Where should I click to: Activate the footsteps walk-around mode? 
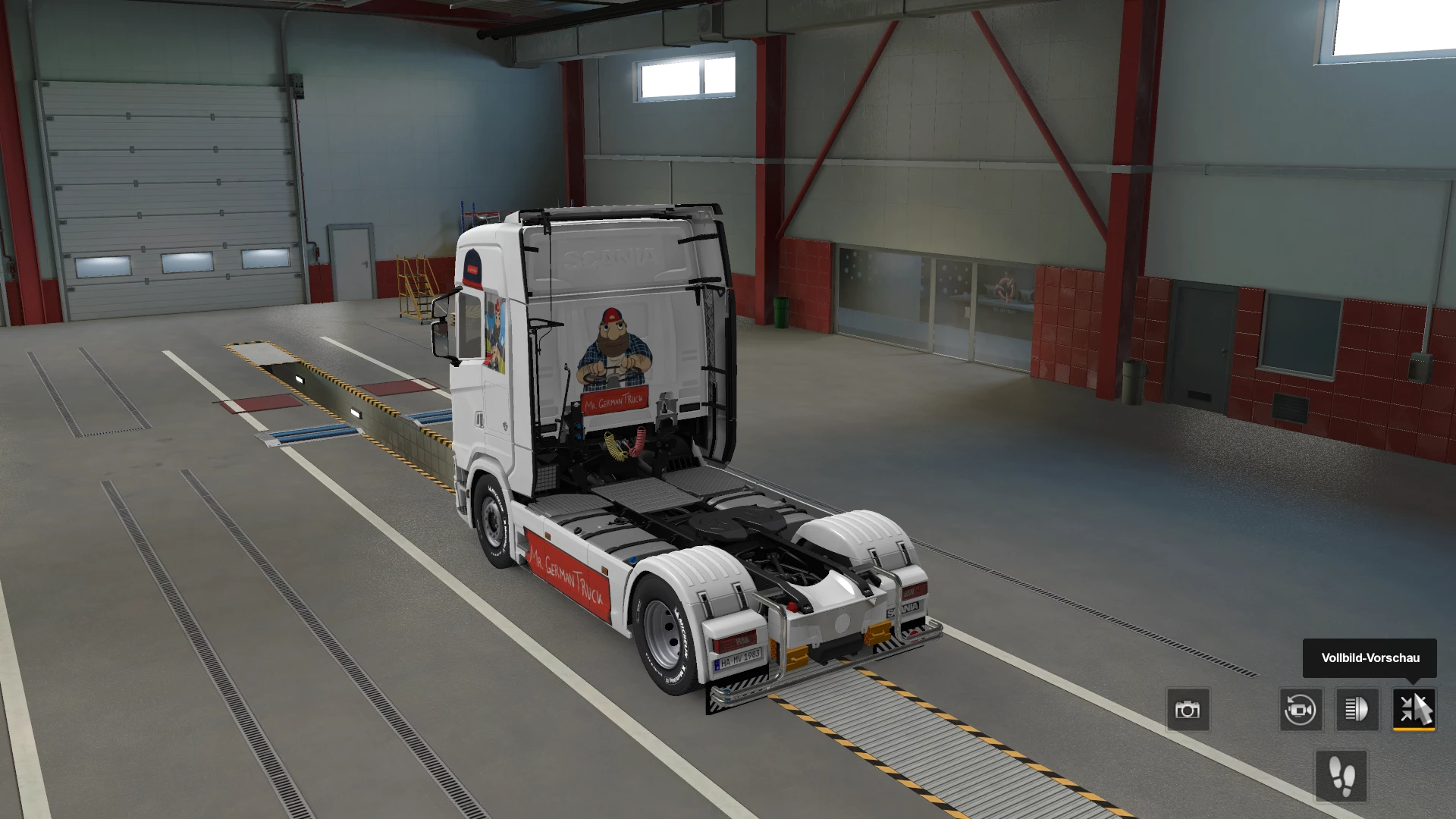tap(1341, 776)
